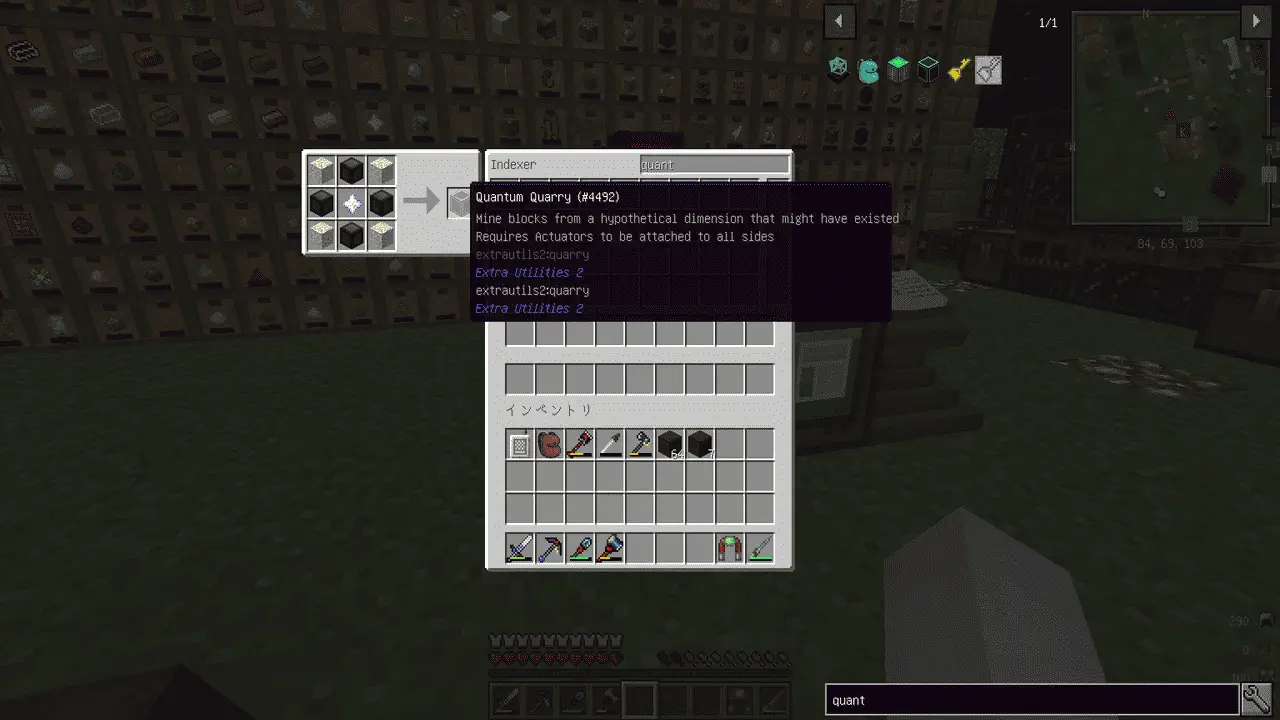Image resolution: width=1280 pixels, height=720 pixels.
Task: Select the pickaxe in the hotbar
Action: point(550,548)
